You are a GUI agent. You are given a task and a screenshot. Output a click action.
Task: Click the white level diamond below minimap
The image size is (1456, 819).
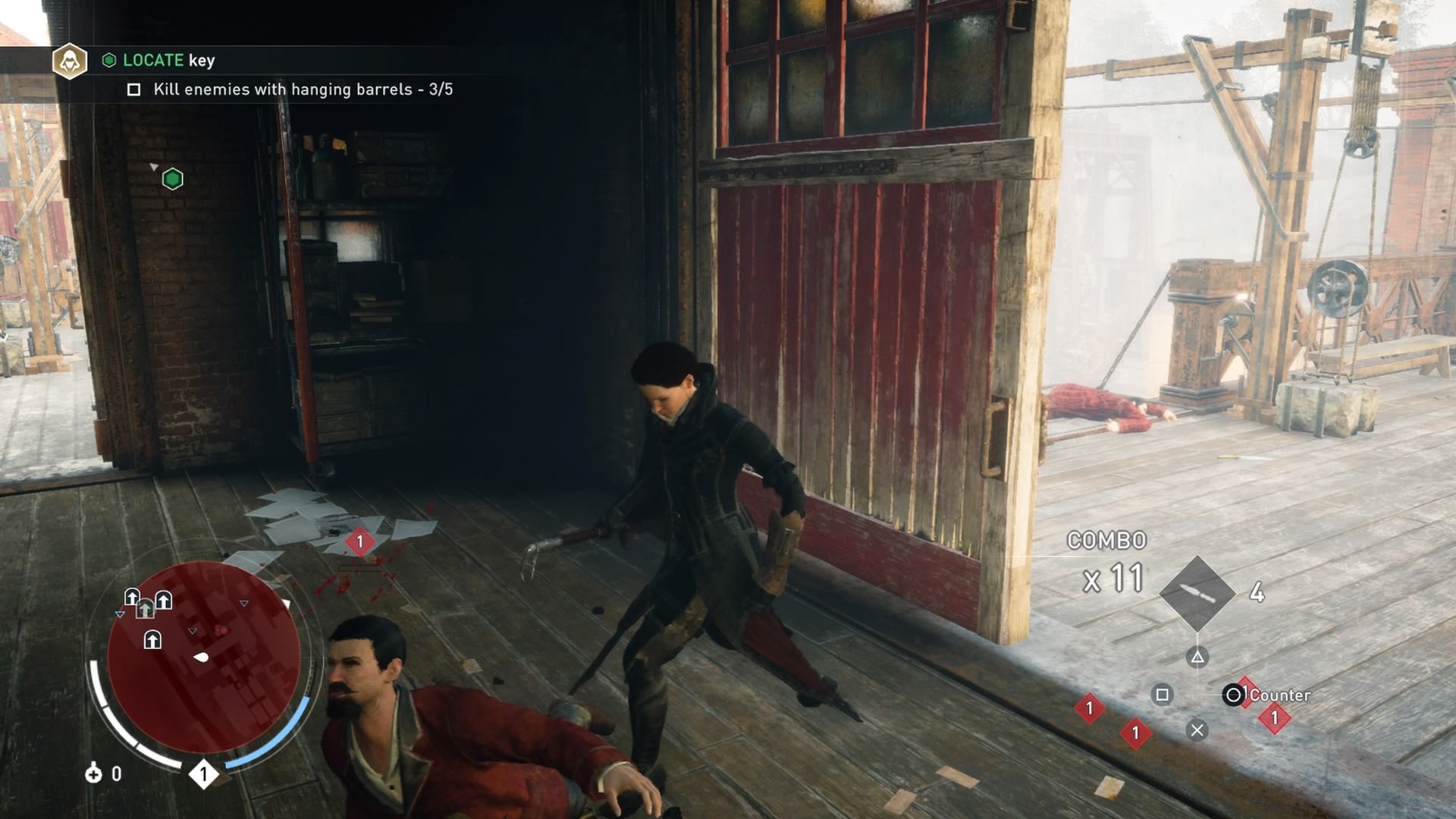click(203, 774)
